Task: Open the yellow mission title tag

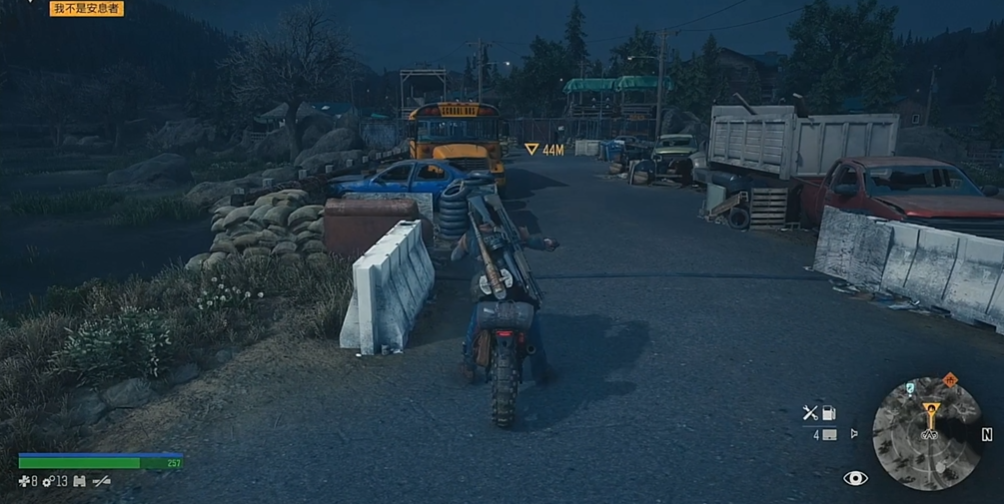Action: (87, 9)
